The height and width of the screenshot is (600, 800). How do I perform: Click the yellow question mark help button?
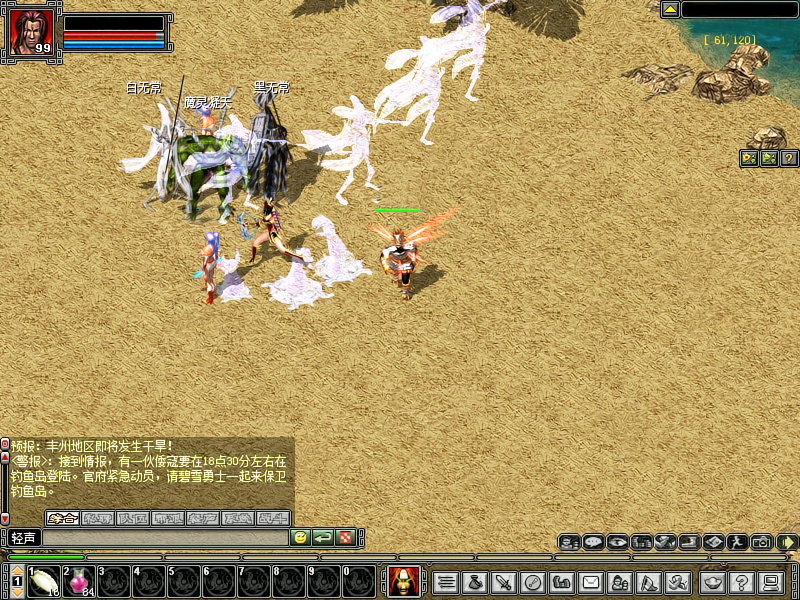[789, 158]
